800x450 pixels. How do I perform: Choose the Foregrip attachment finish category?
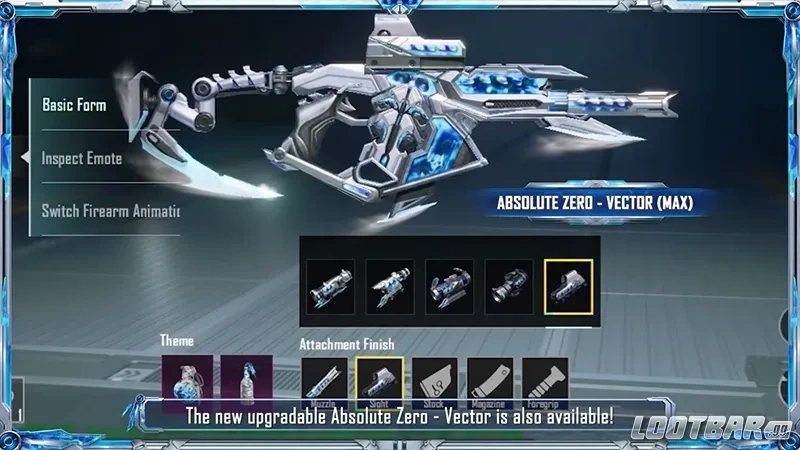(x=545, y=384)
